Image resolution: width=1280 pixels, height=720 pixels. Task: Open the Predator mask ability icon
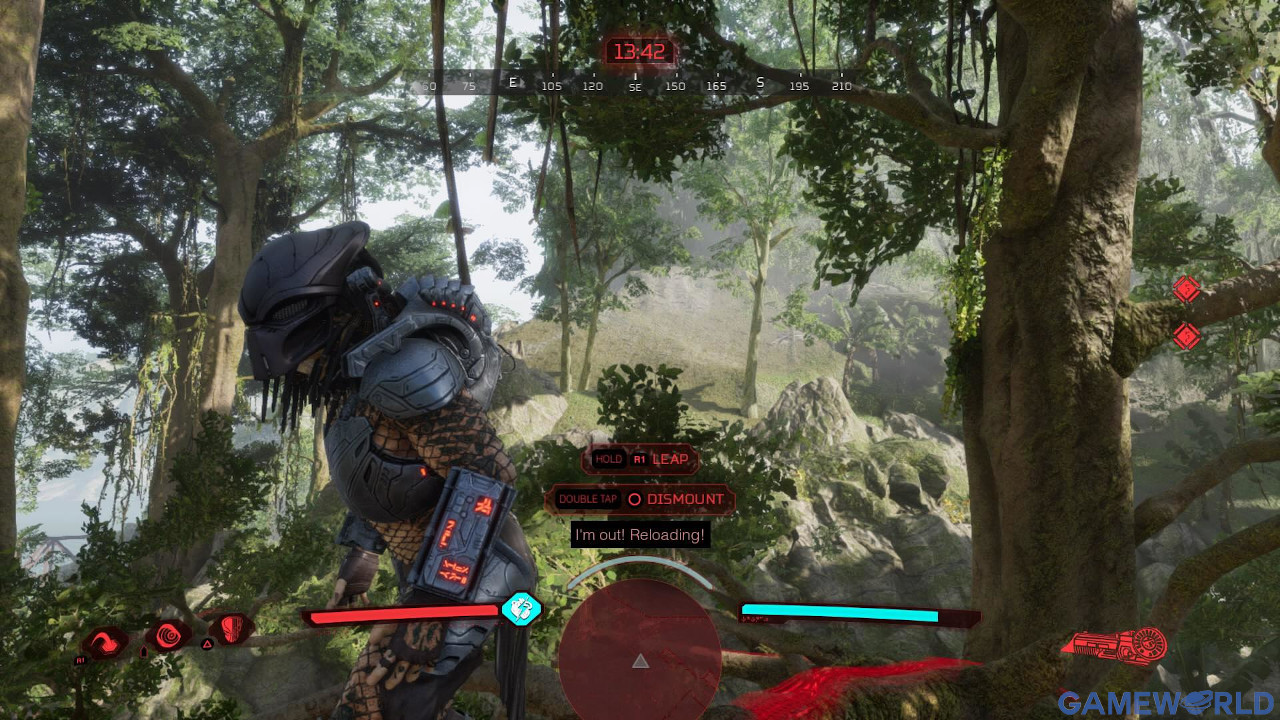pyautogui.click(x=232, y=632)
